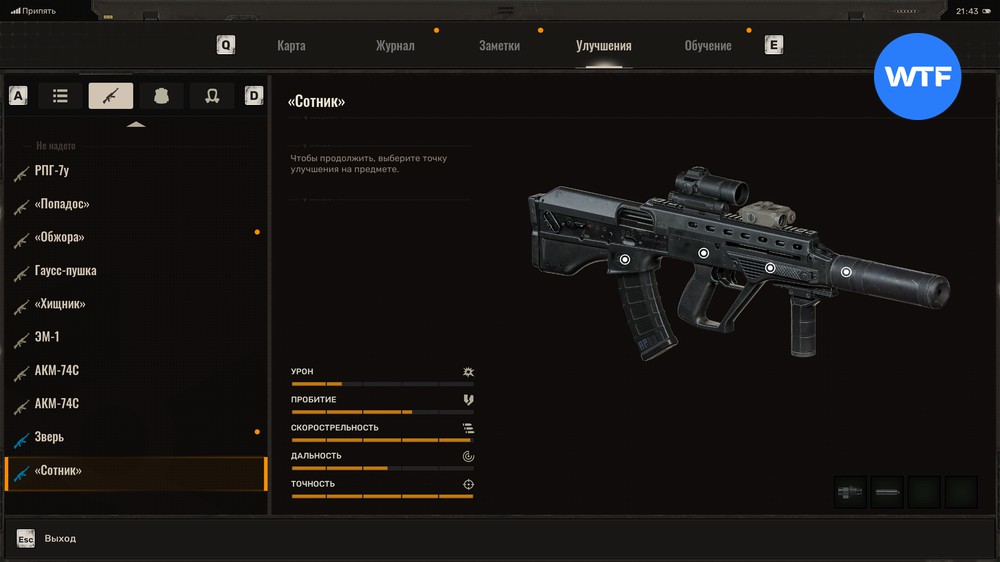The width and height of the screenshot is (1000, 562).
Task: Select РПГ-7у in the weapon list
Action: click(x=52, y=171)
